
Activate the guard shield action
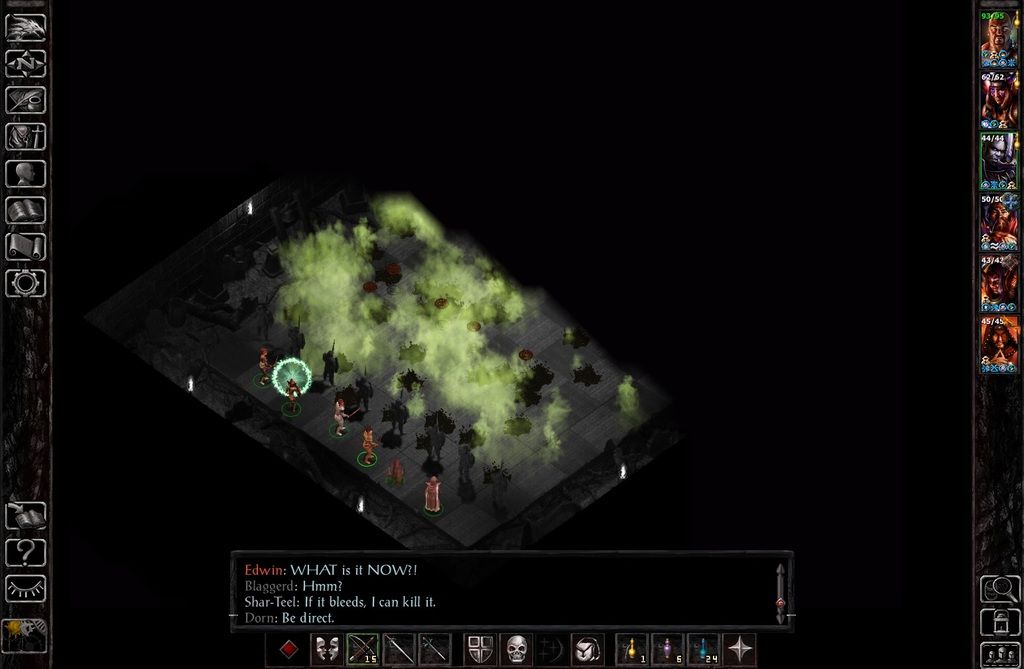tap(480, 649)
